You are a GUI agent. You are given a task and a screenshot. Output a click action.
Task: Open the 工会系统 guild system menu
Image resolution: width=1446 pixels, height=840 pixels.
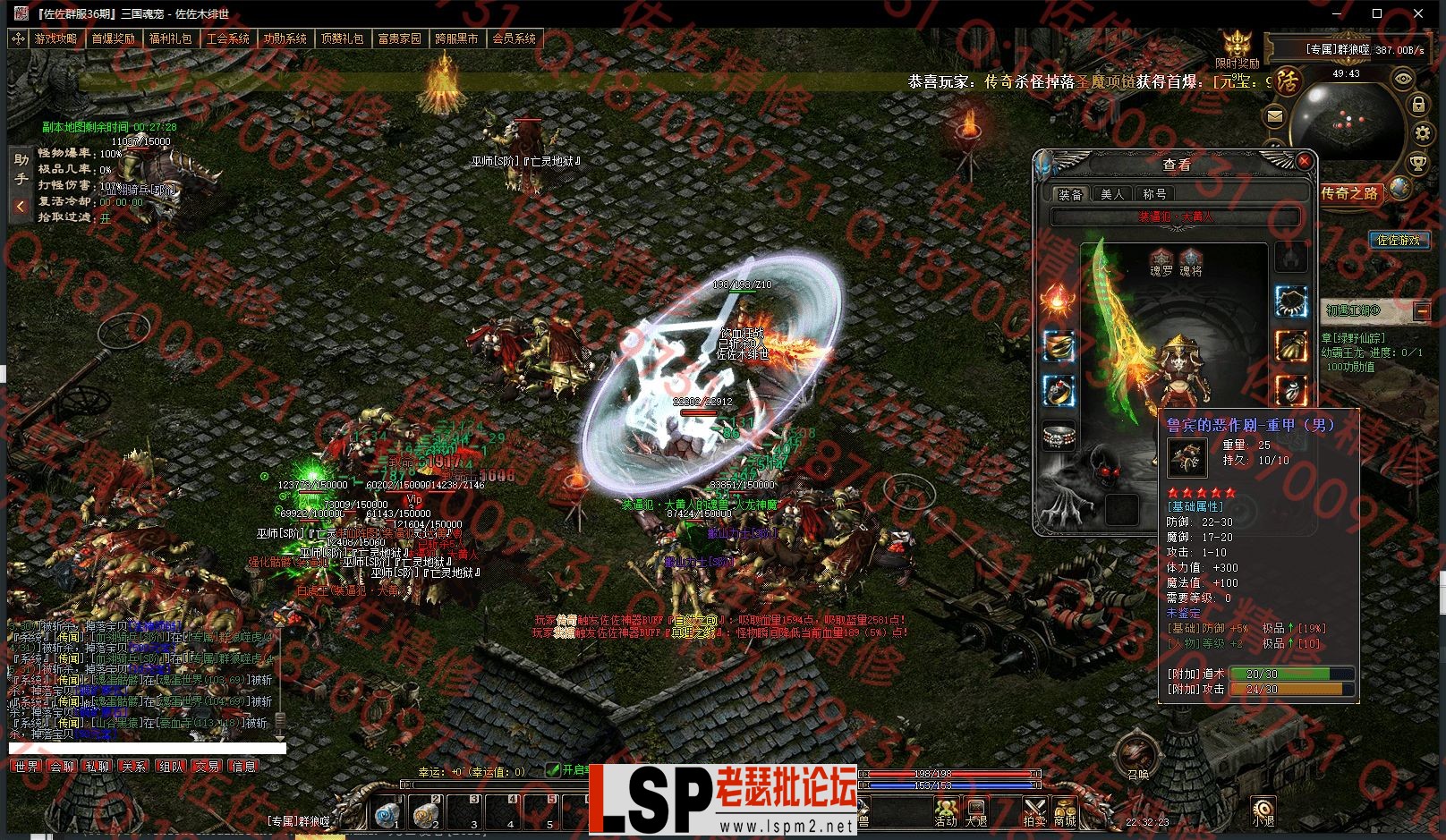click(227, 38)
